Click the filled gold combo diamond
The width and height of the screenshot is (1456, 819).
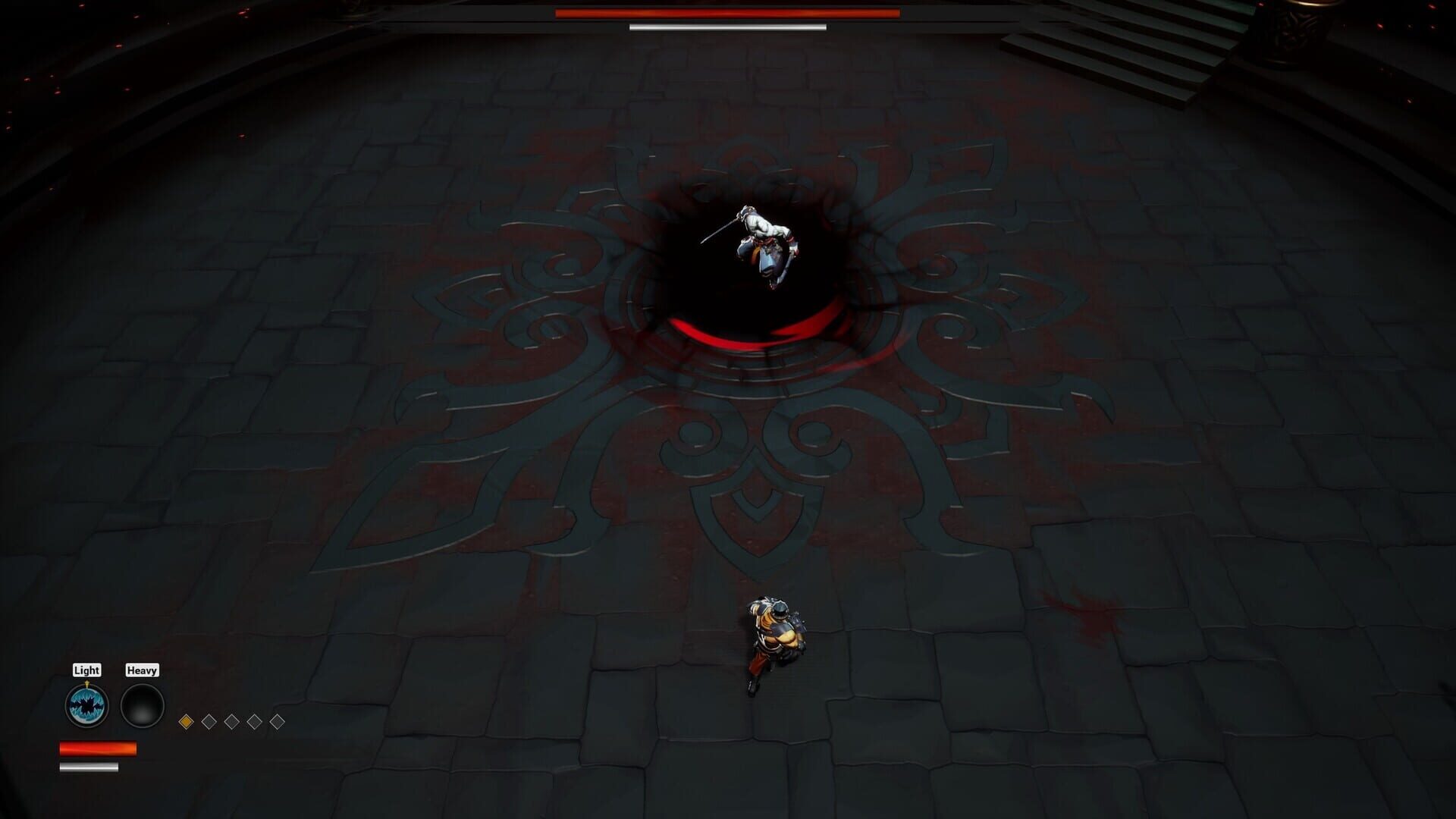(x=184, y=722)
